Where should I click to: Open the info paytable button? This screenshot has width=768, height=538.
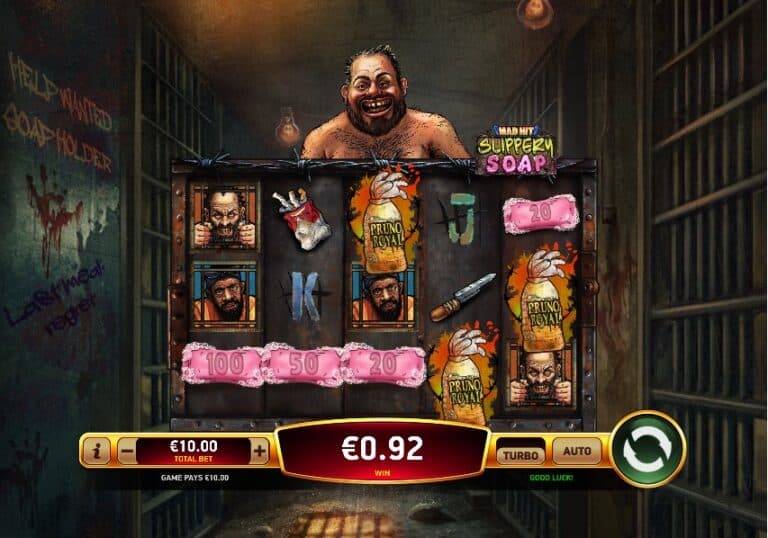point(98,452)
